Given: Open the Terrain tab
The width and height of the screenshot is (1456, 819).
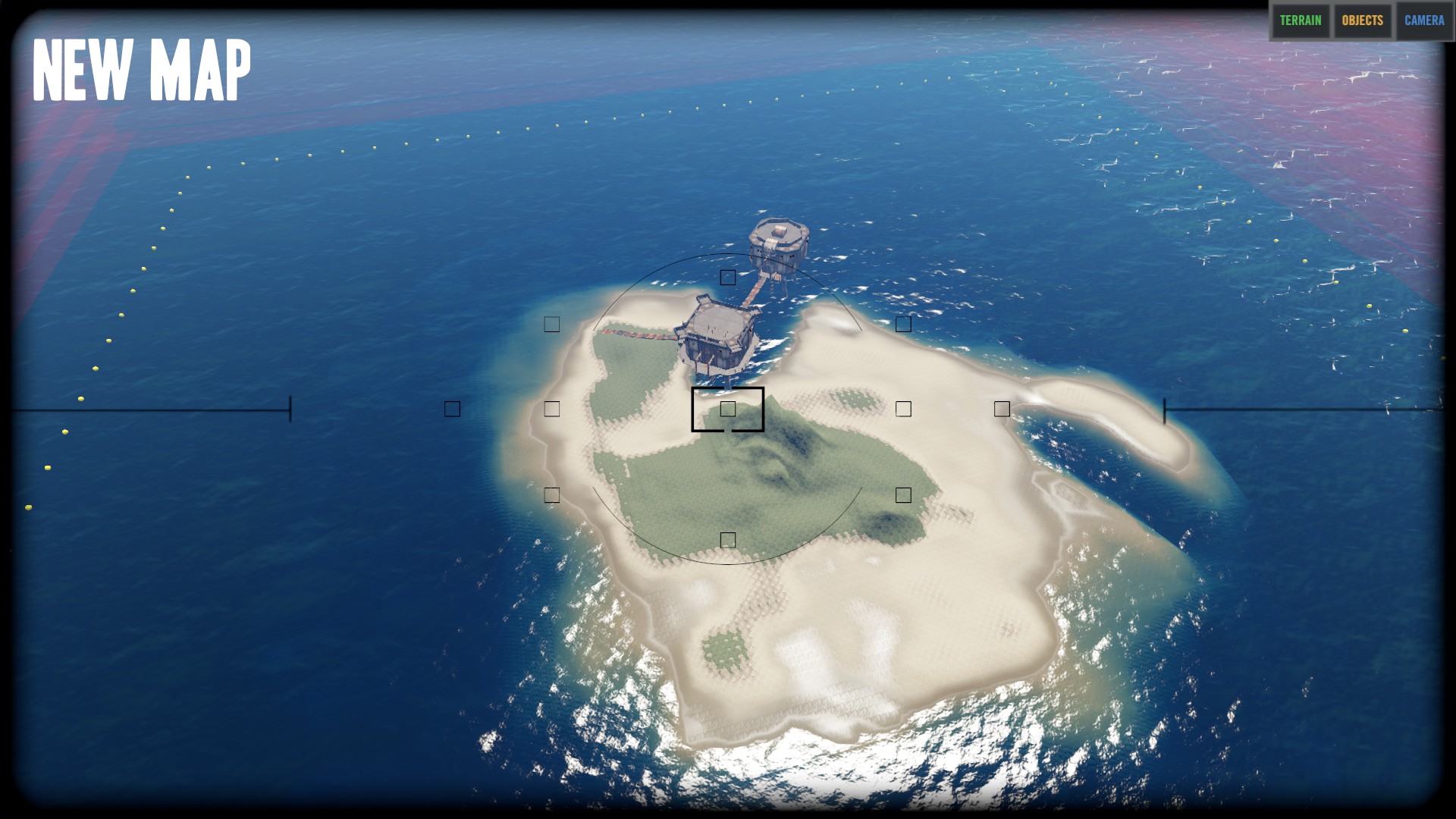Looking at the screenshot, I should tap(1301, 20).
